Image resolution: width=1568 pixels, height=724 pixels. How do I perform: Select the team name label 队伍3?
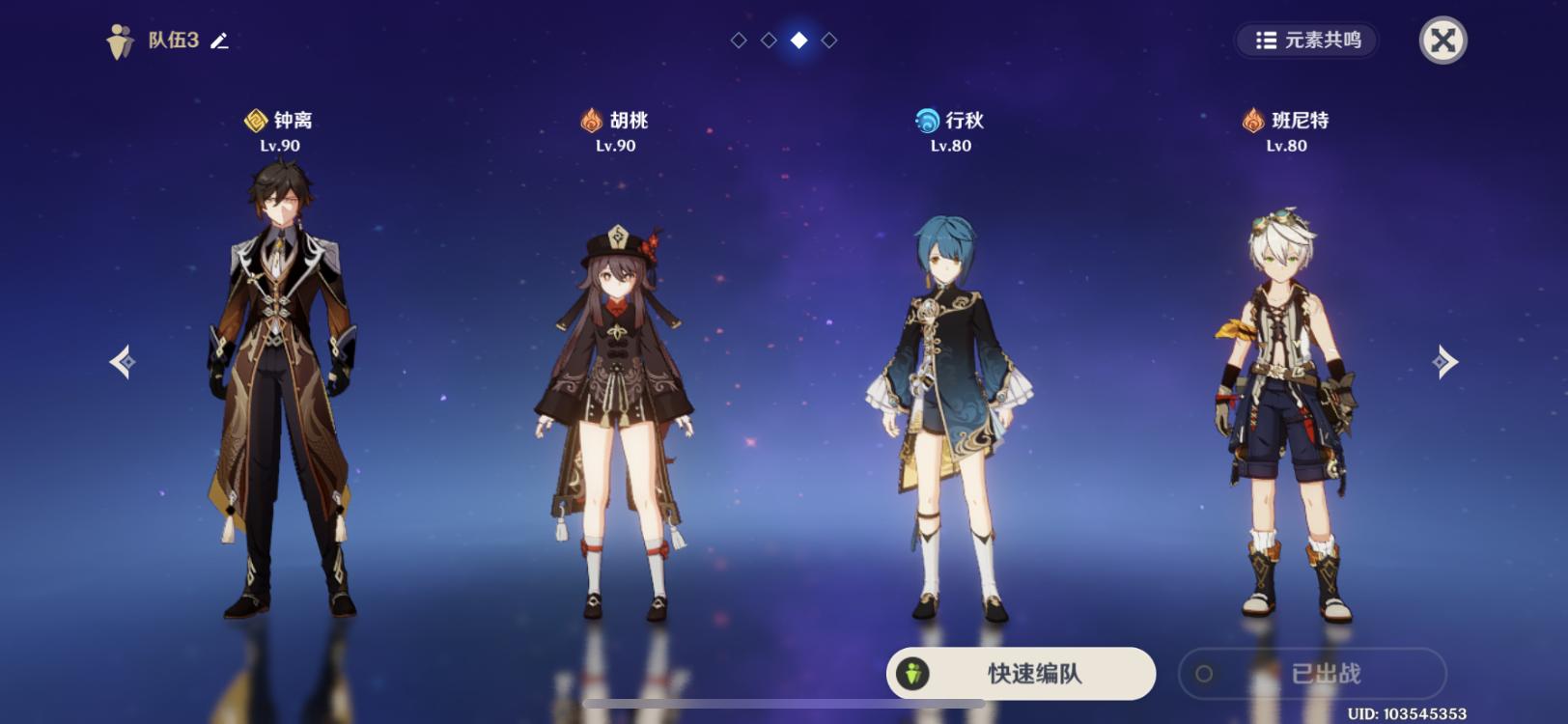[x=173, y=42]
